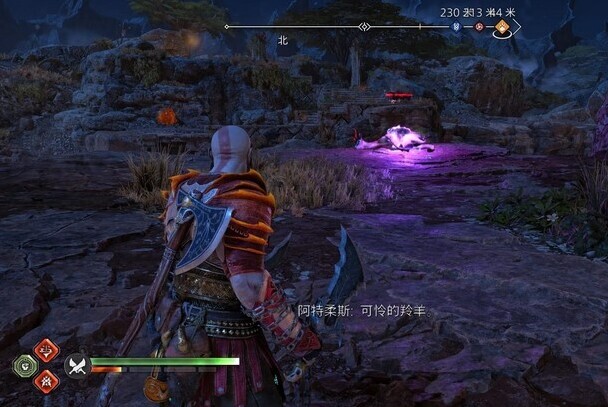Select the small red marker on the compass
The height and width of the screenshot is (407, 608).
pyautogui.click(x=478, y=27)
